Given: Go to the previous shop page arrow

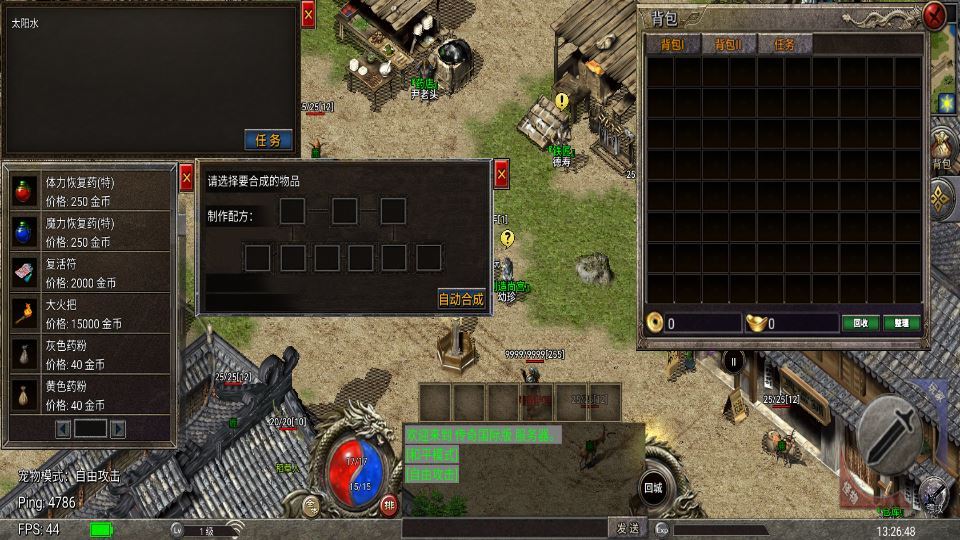Looking at the screenshot, I should click(63, 428).
